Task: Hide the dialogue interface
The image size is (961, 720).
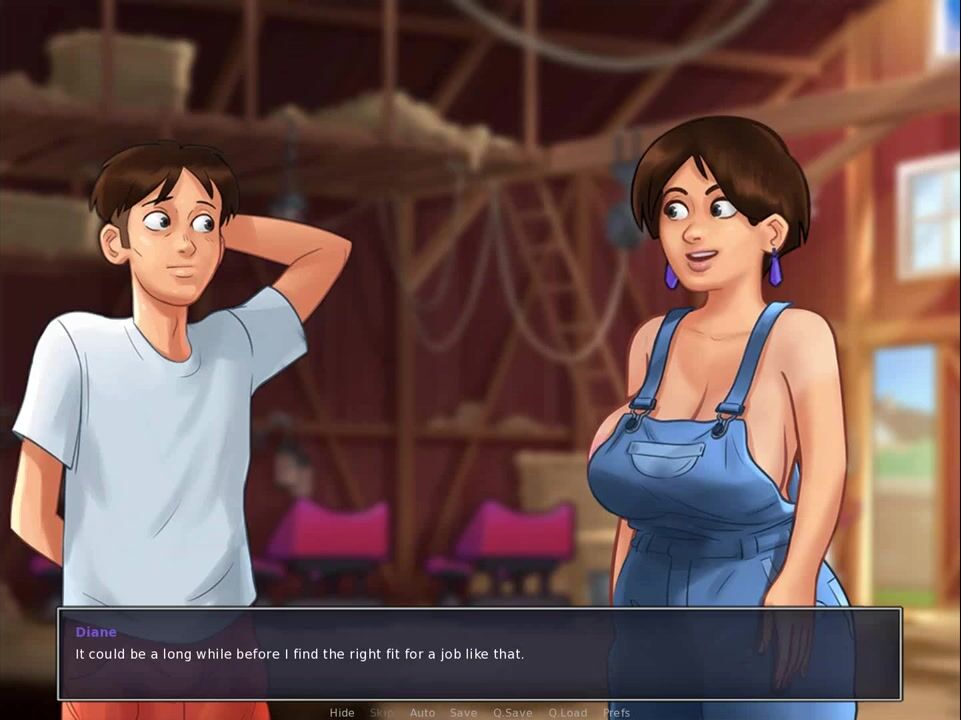Action: (x=342, y=713)
